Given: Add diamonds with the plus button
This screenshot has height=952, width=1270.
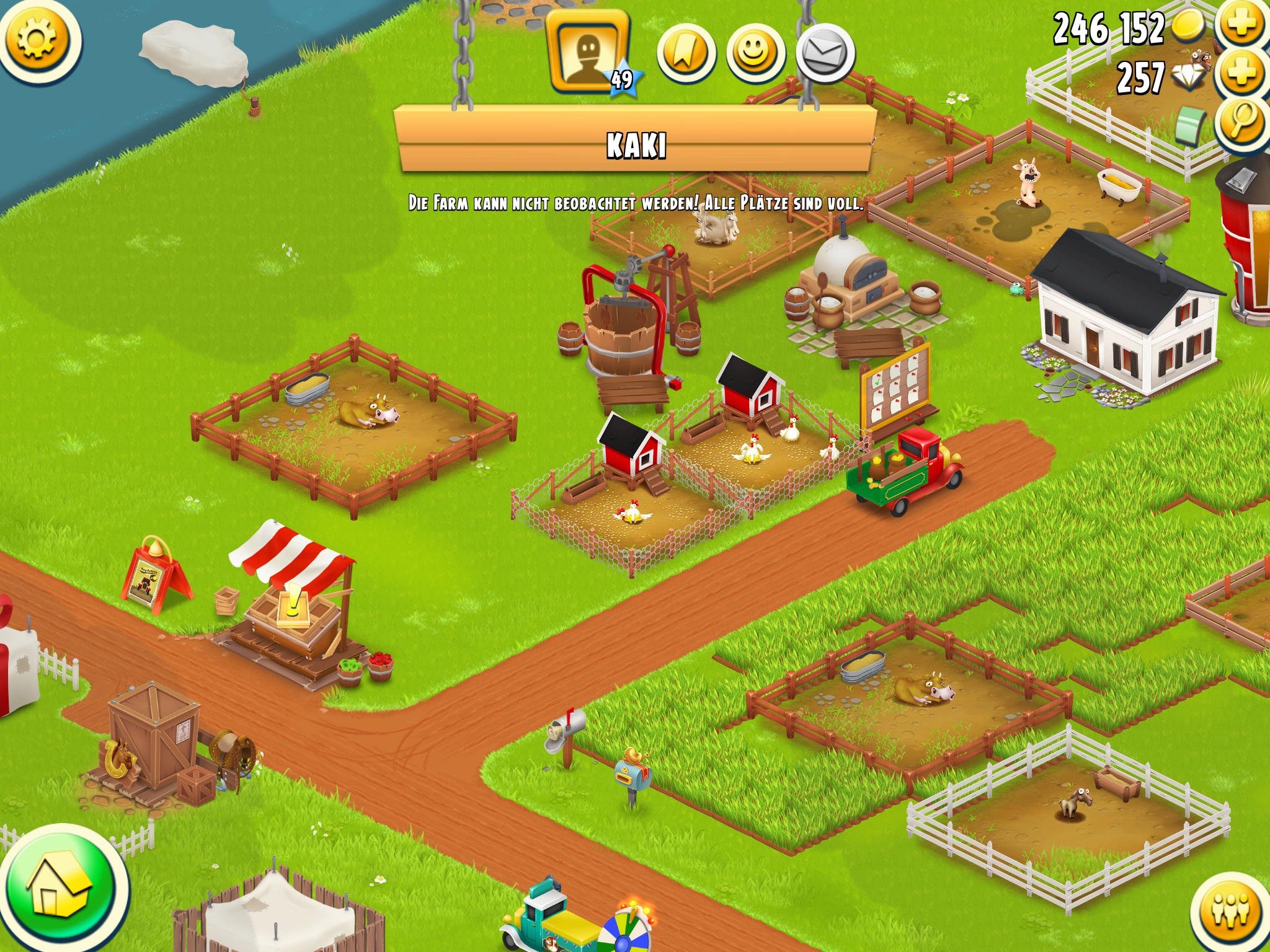Looking at the screenshot, I should pyautogui.click(x=1242, y=74).
